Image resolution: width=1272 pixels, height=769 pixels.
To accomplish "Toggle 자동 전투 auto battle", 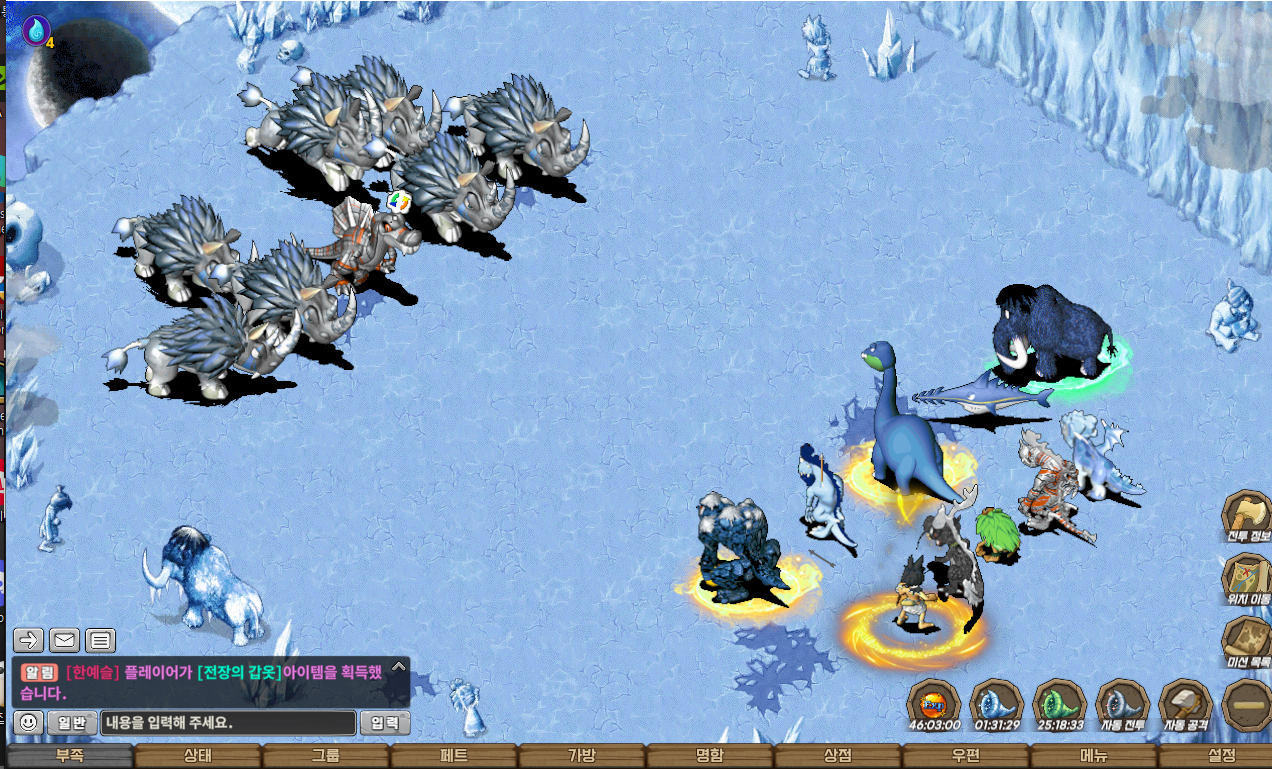I will pyautogui.click(x=1123, y=705).
